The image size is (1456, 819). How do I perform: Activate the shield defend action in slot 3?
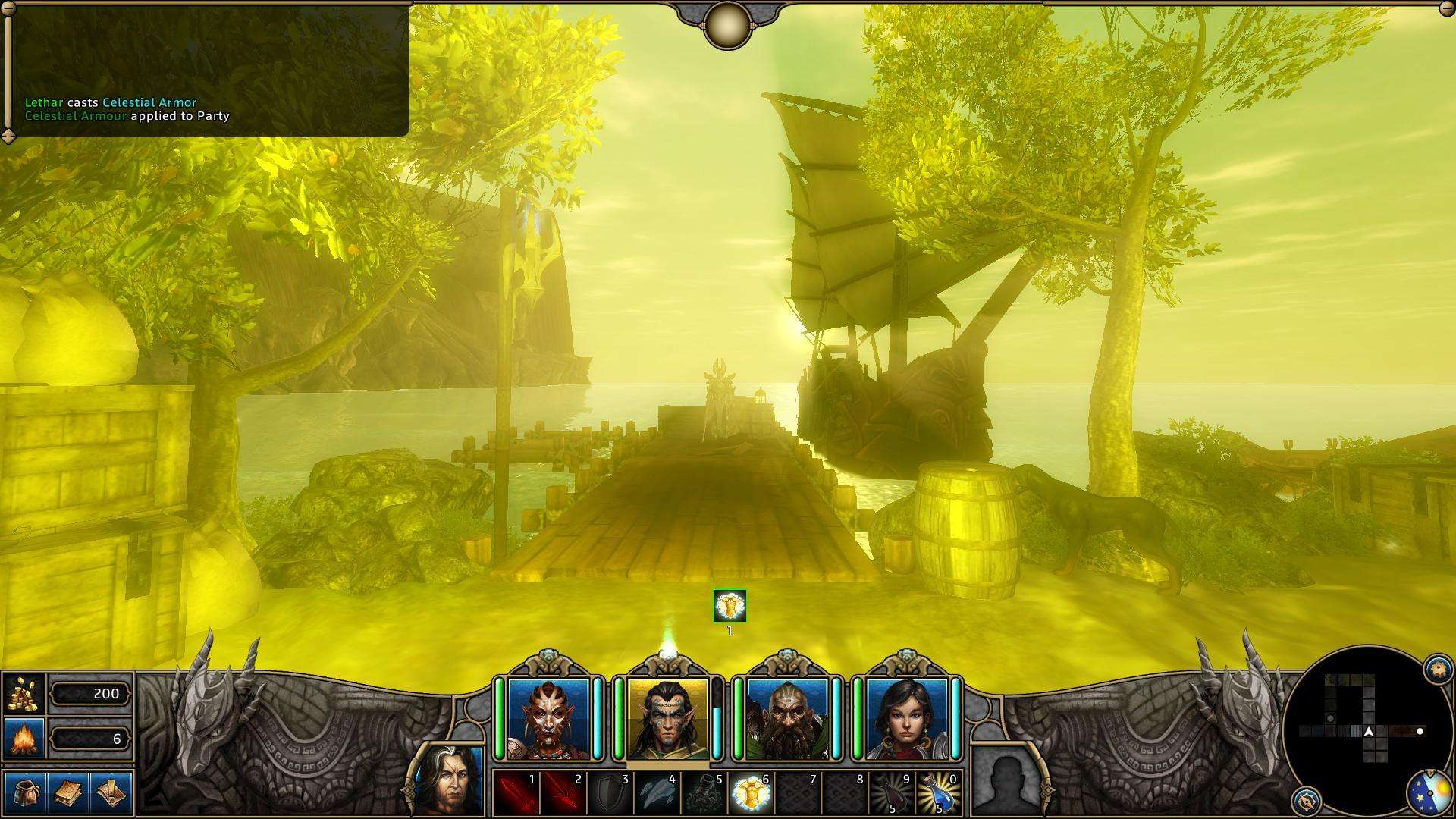(x=611, y=792)
